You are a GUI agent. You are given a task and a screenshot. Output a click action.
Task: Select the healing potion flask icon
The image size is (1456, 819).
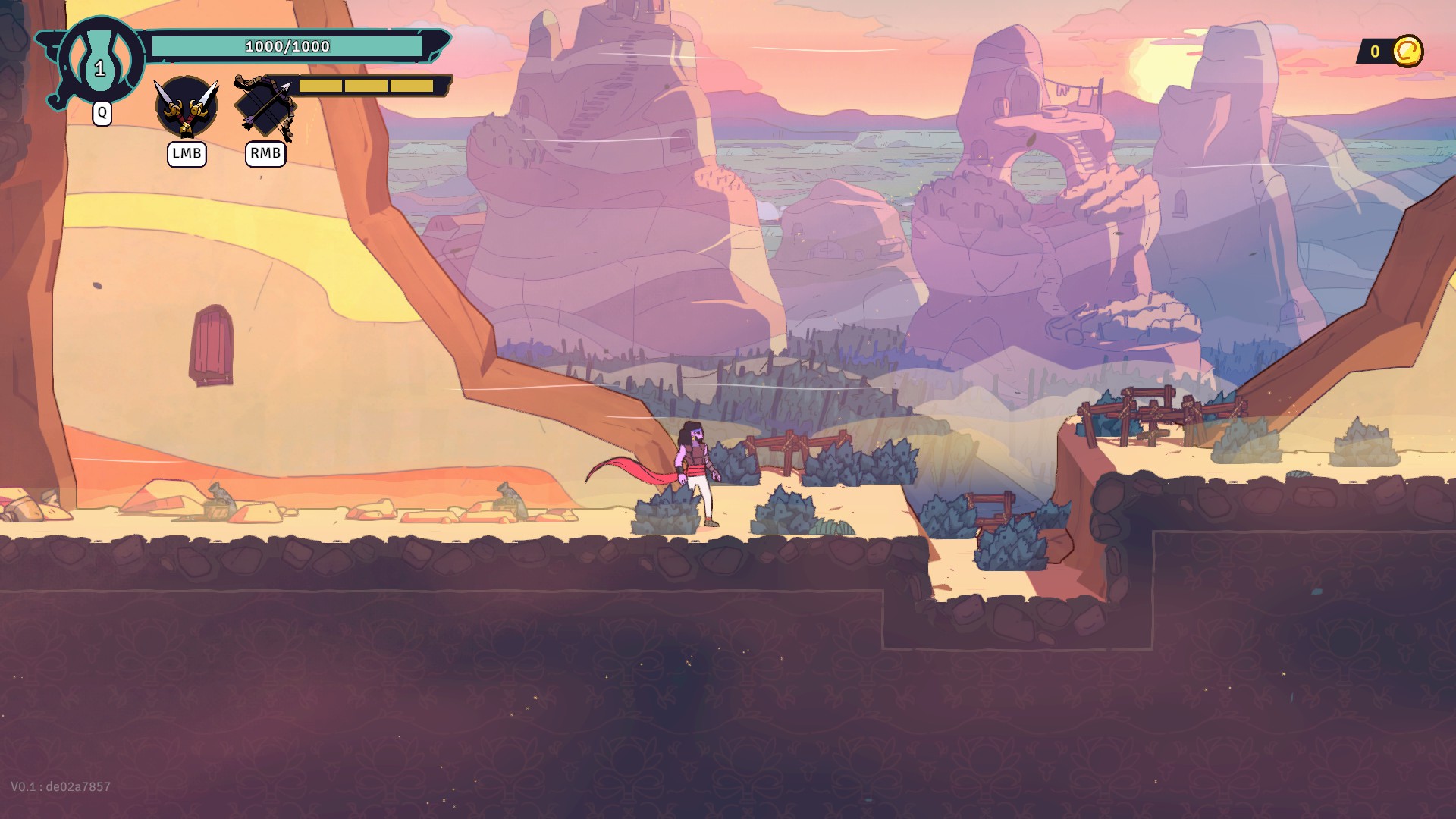click(x=100, y=62)
